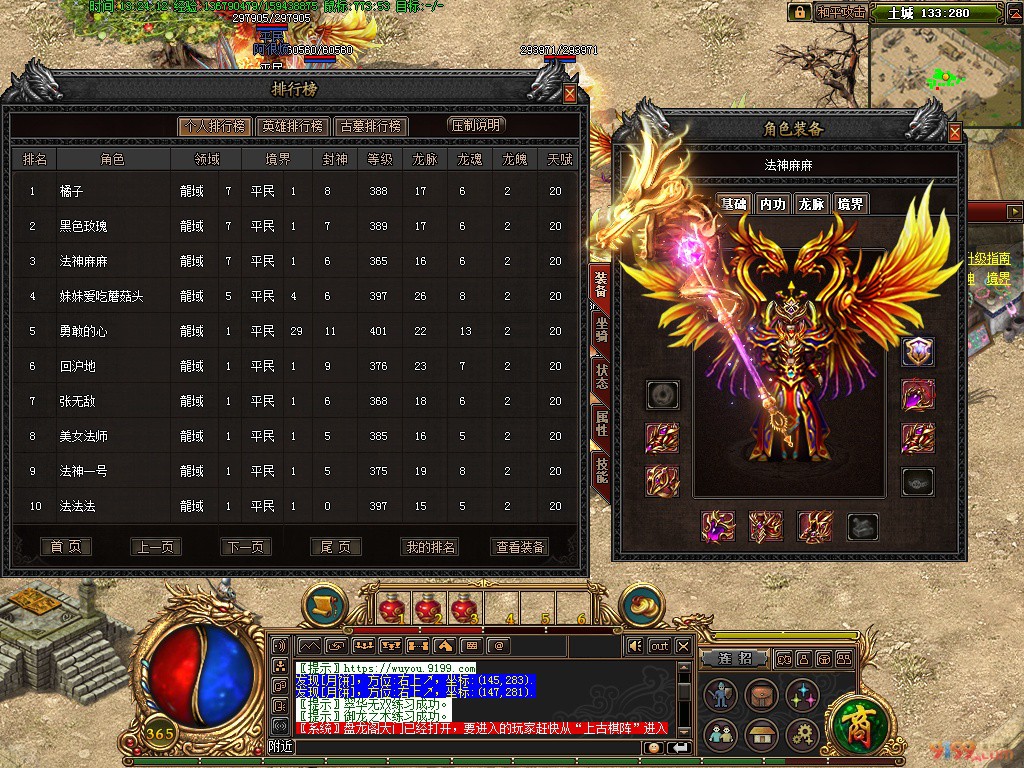Screen dimensions: 1024x768
Task: Click 查看装备 to view equipment
Action: point(520,547)
